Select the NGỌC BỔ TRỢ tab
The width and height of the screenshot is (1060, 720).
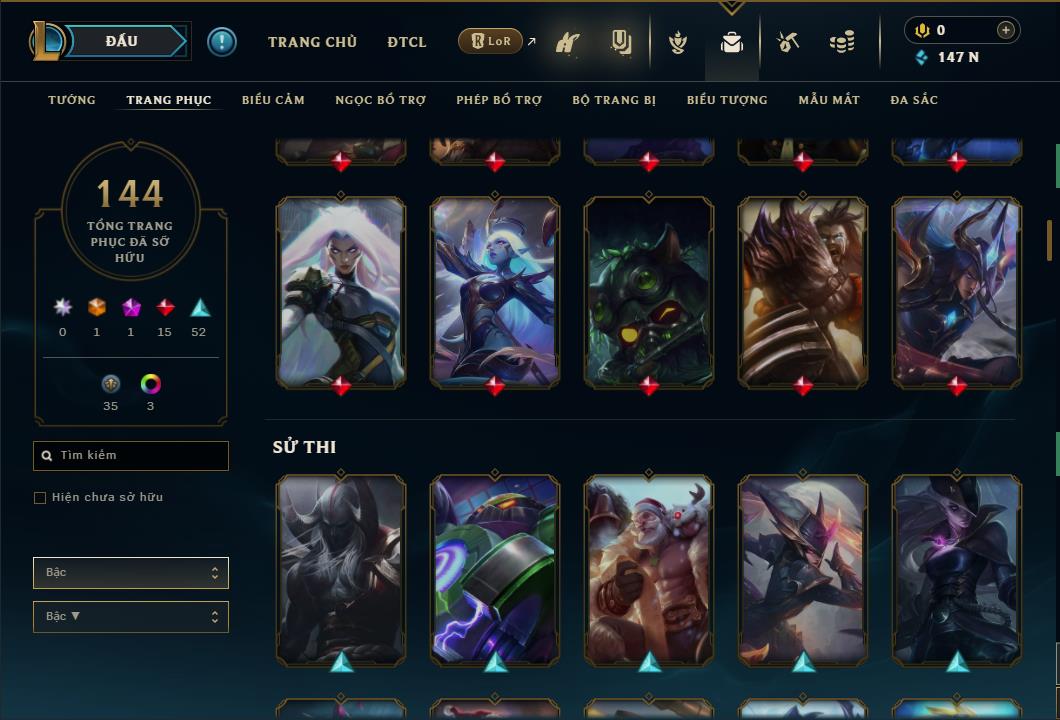coord(380,100)
